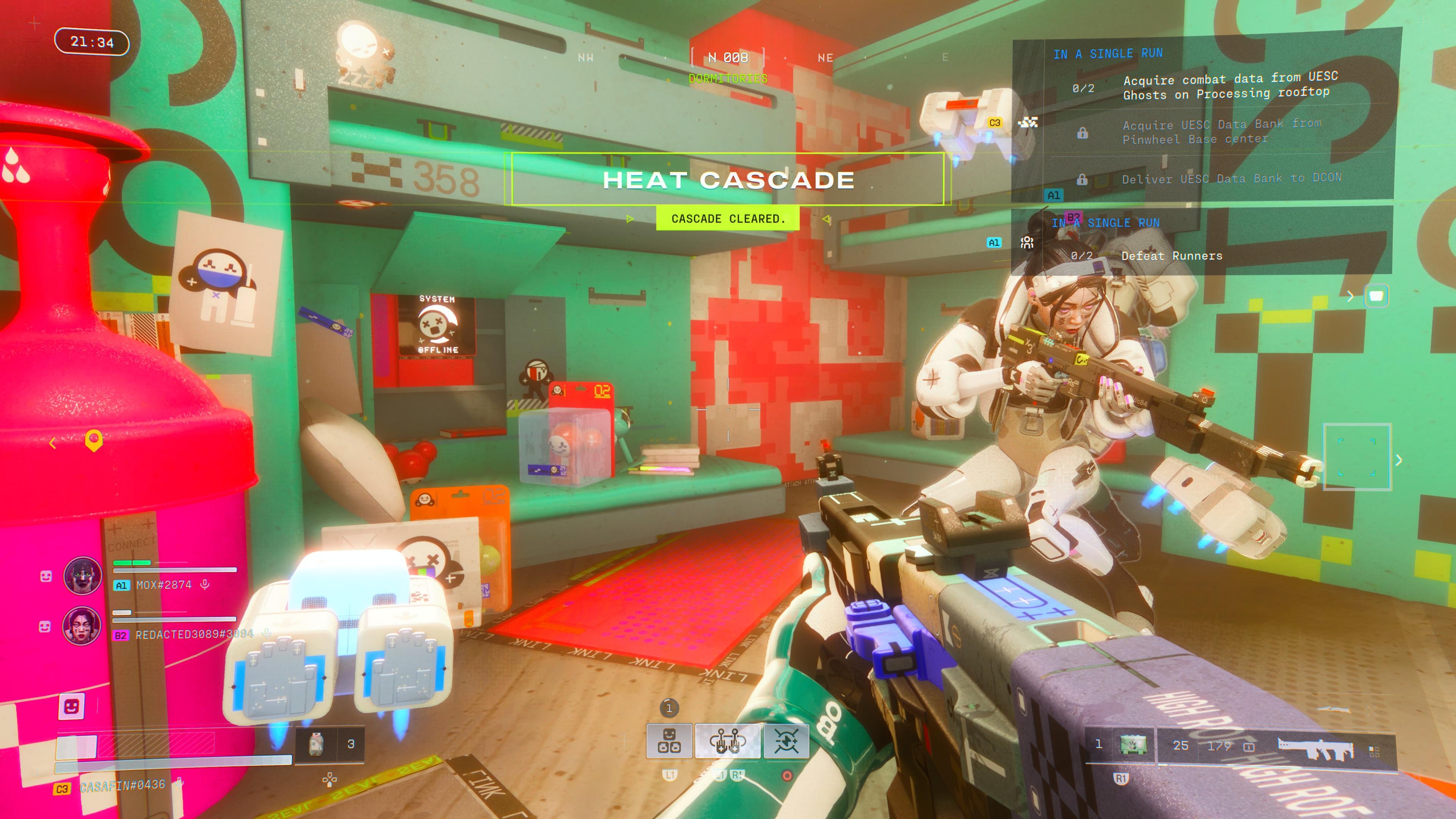1456x819 pixels.
Task: Select the locked UESC Data Bank objective
Action: tap(1221, 132)
